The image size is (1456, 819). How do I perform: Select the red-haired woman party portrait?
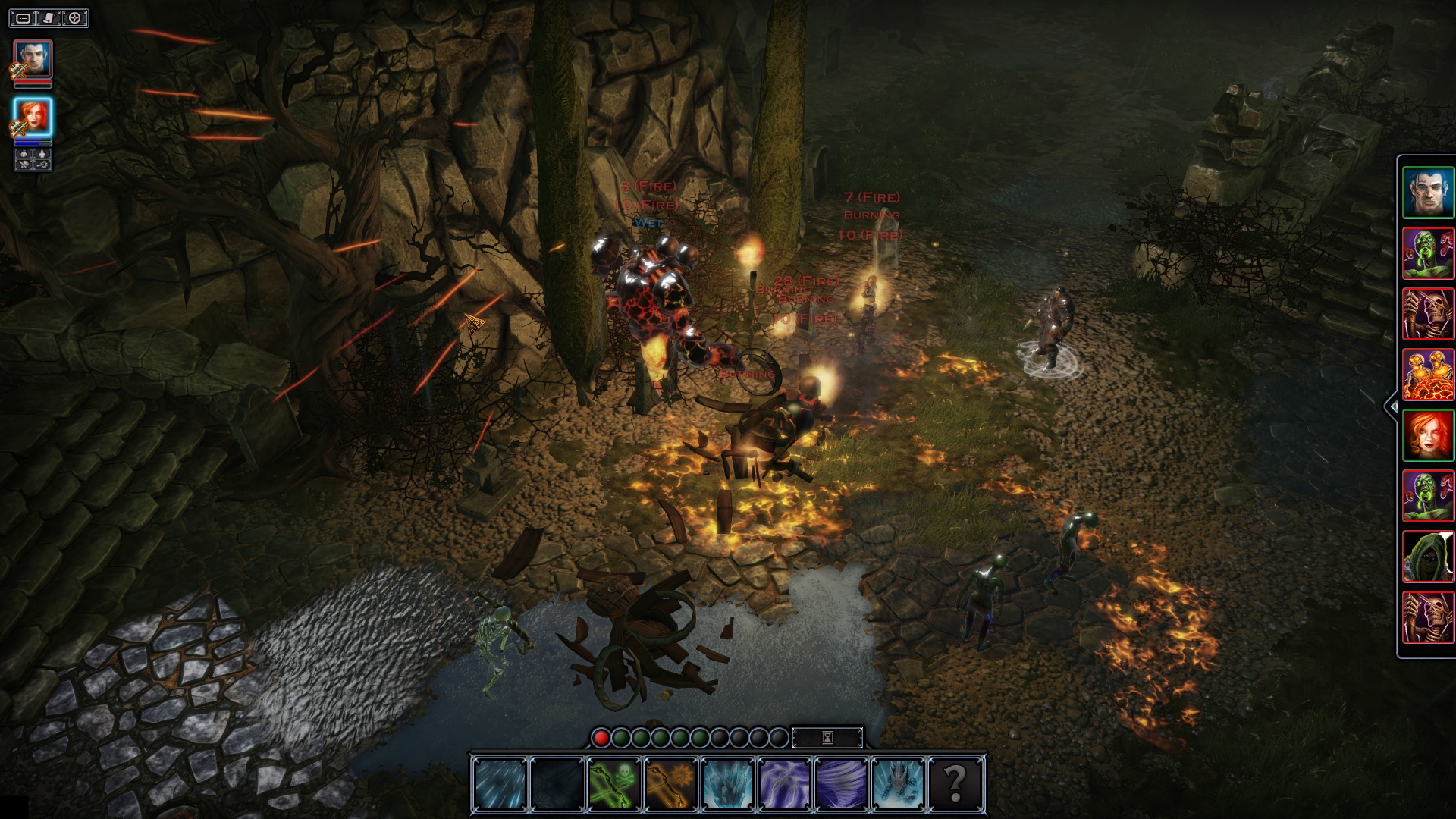tap(33, 117)
